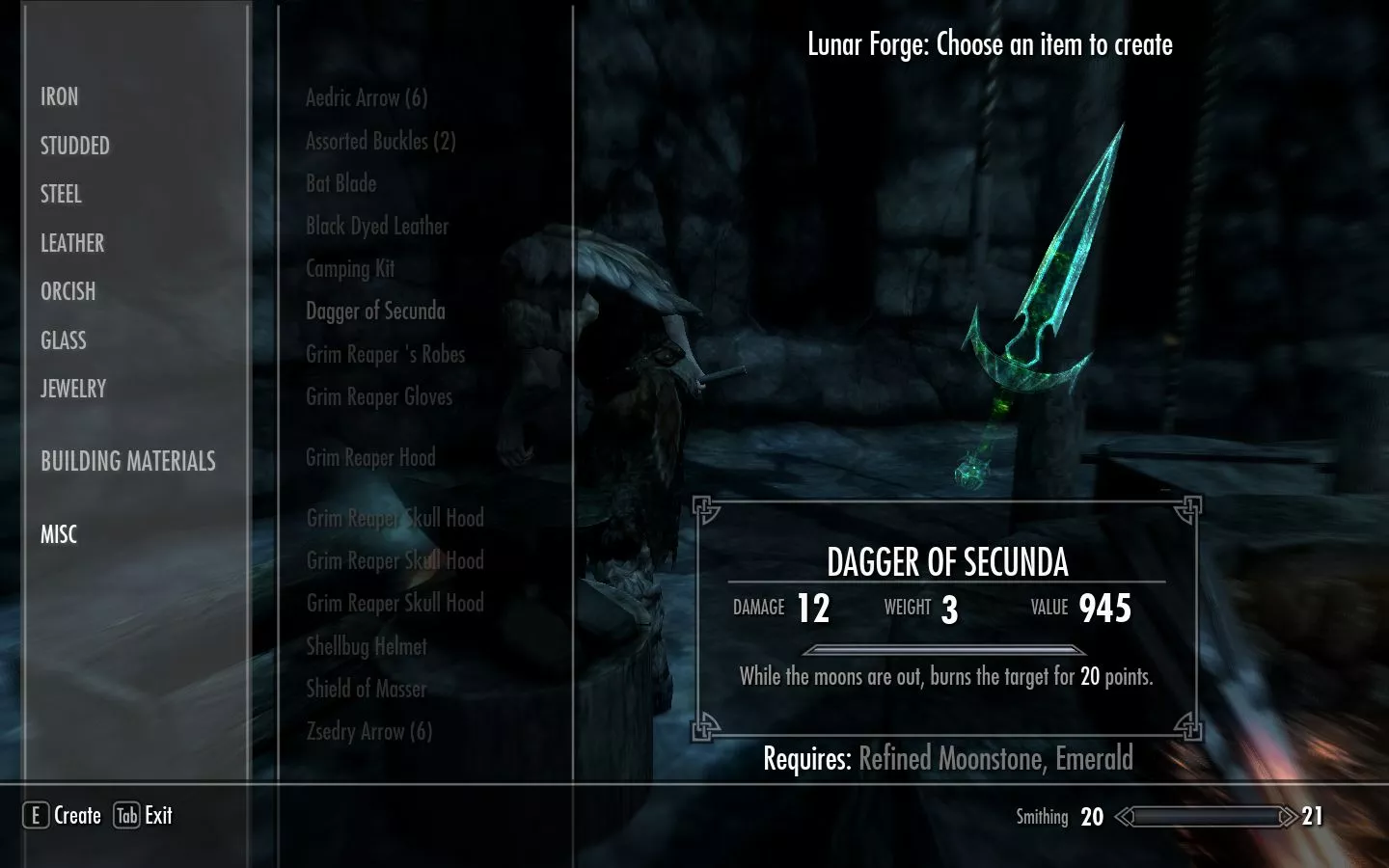Open the Steel category

[x=62, y=194]
